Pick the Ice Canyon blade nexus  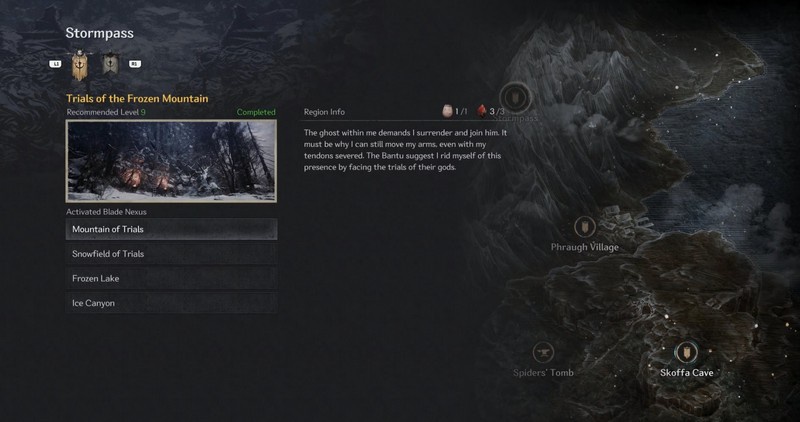[171, 303]
